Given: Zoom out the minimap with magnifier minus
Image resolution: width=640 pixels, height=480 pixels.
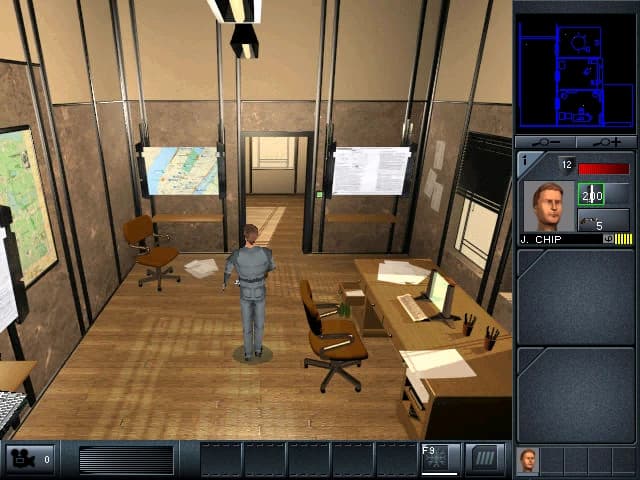Looking at the screenshot, I should [545, 142].
